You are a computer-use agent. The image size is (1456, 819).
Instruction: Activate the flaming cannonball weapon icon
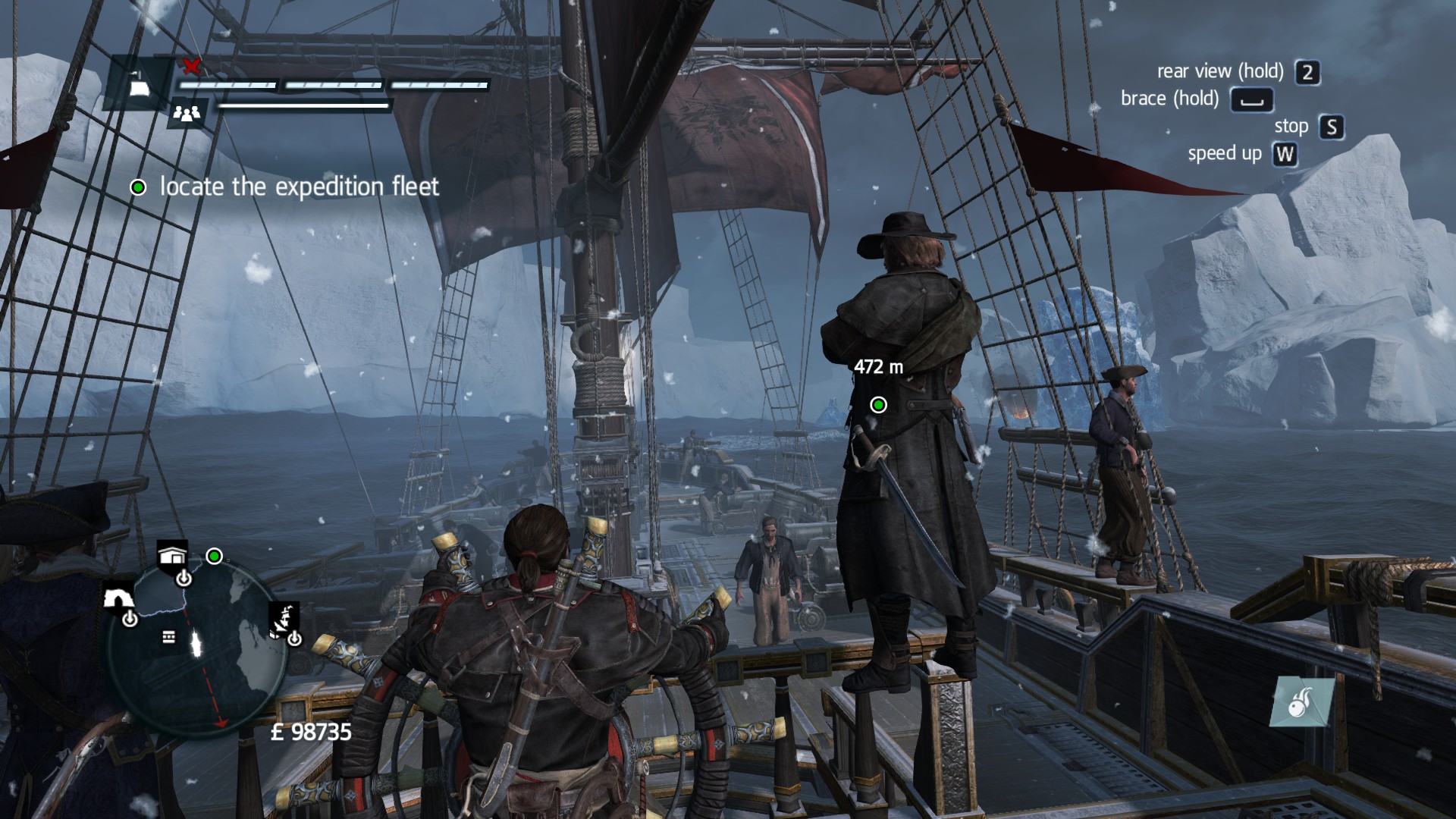coord(1301,702)
